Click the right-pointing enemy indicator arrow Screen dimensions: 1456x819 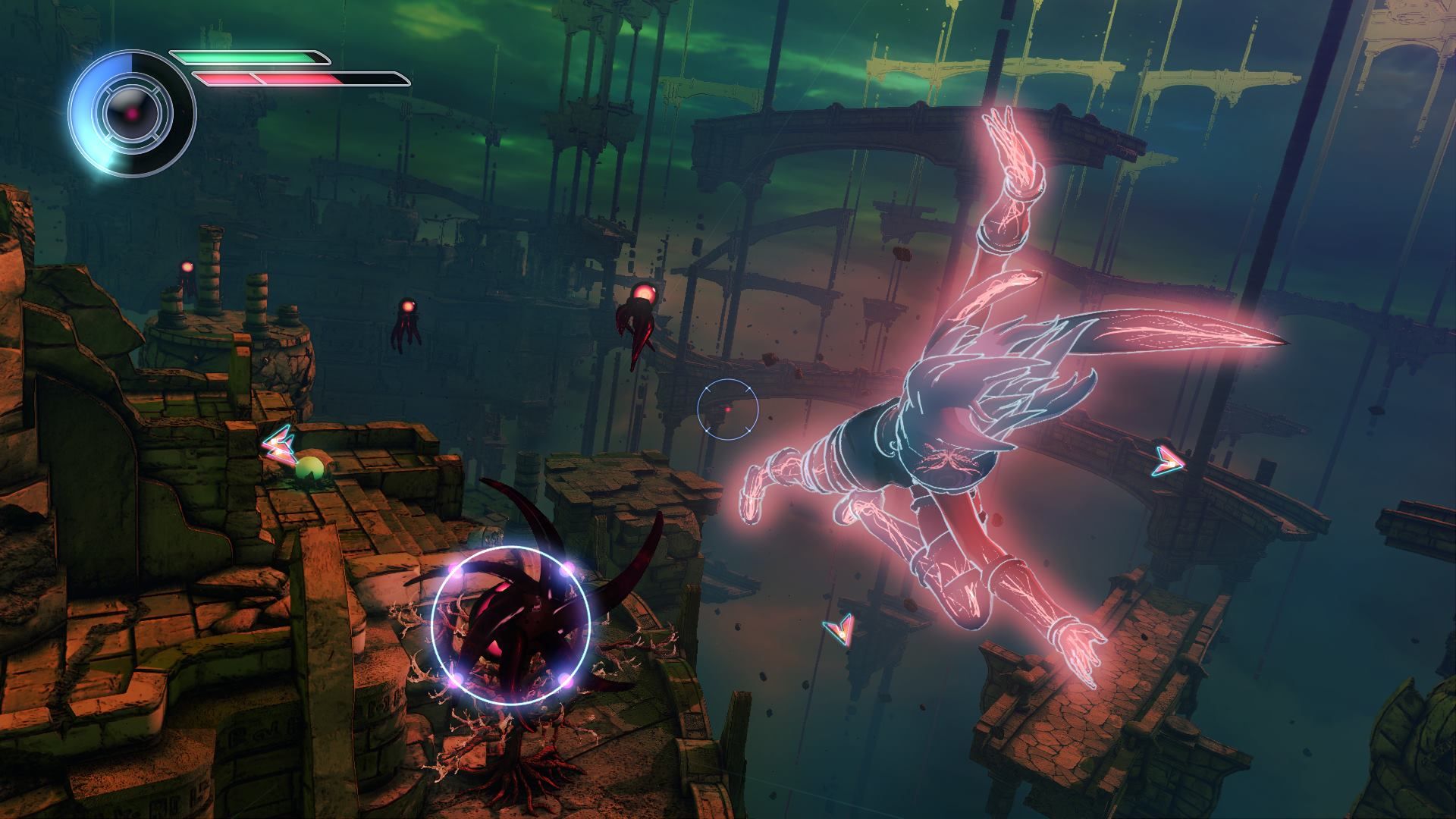1167,461
